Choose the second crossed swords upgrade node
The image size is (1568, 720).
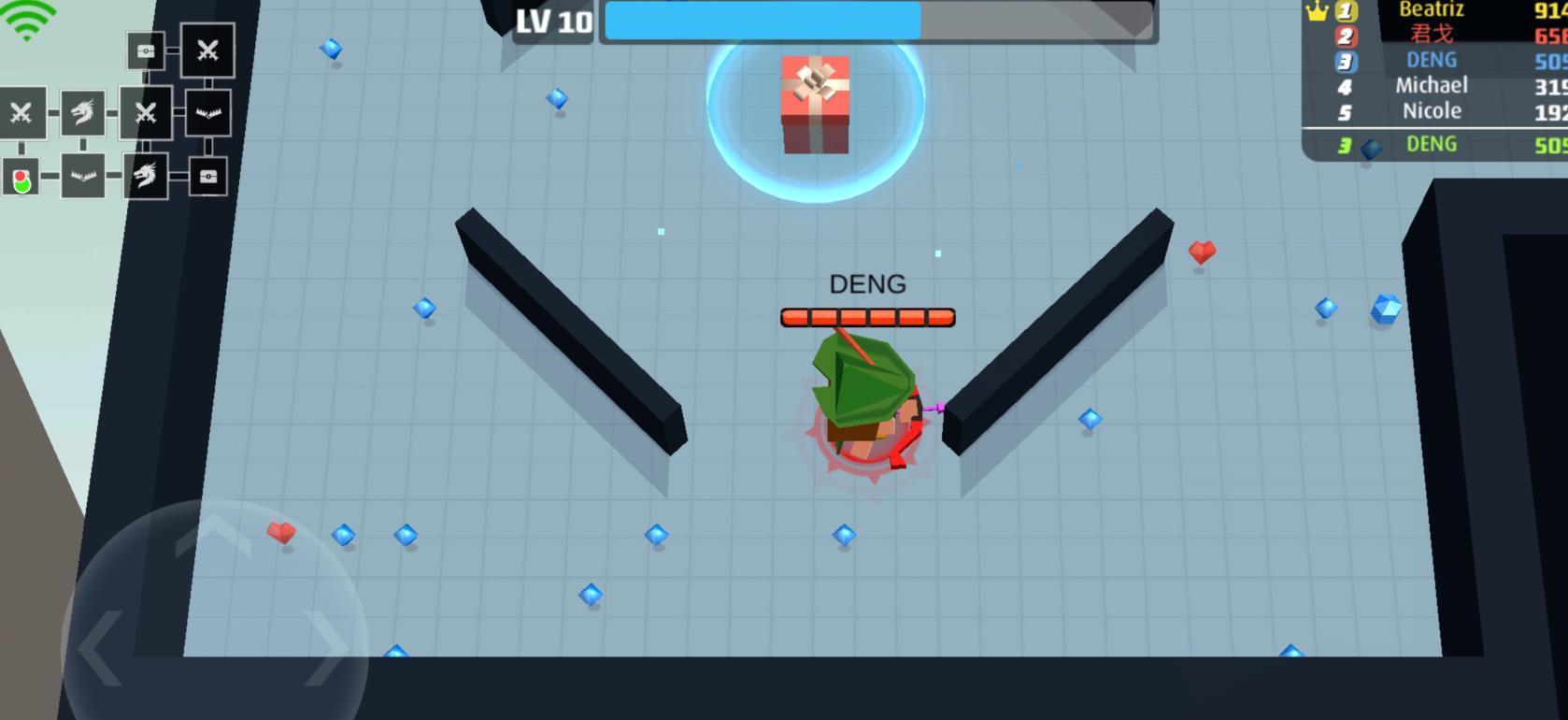click(145, 114)
